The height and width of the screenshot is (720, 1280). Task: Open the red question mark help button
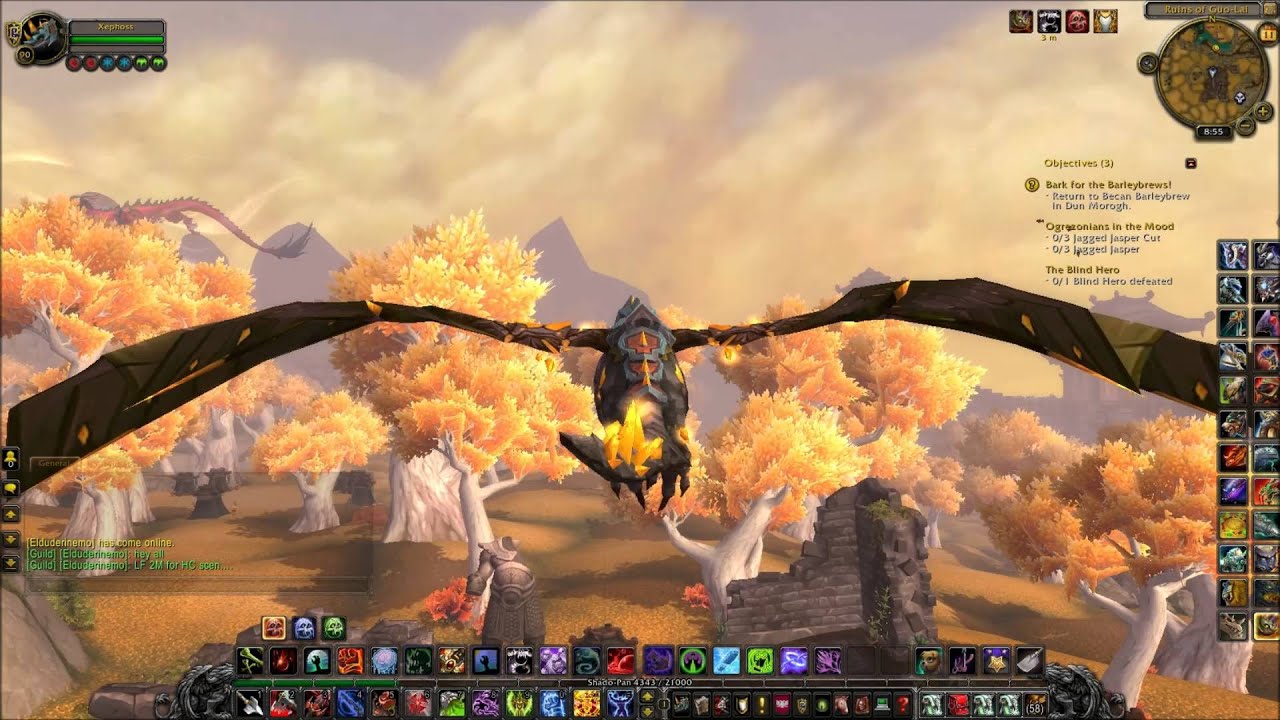(x=902, y=704)
